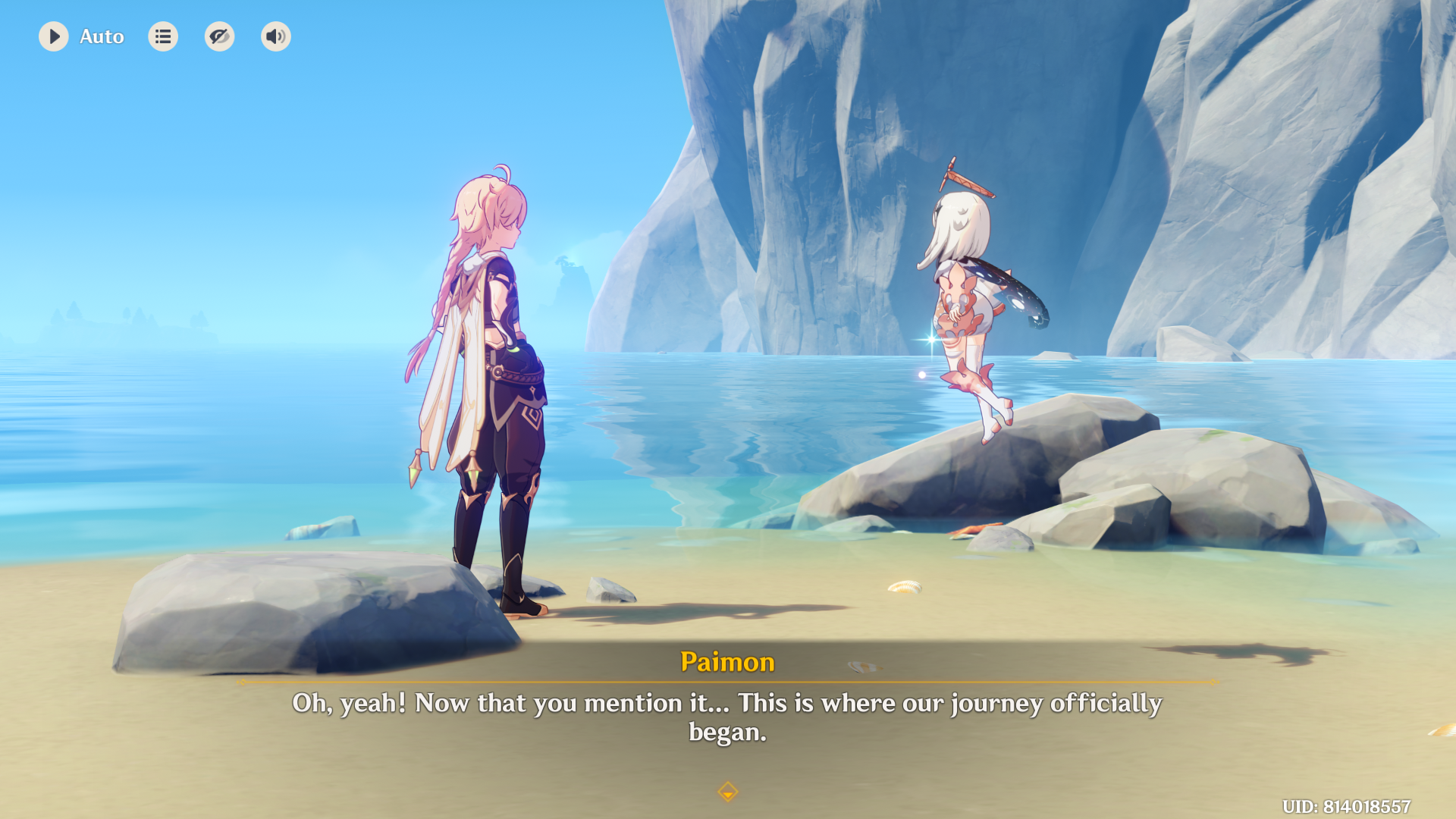The height and width of the screenshot is (819, 1456).
Task: Toggle dialogue voice audio
Action: point(276,36)
